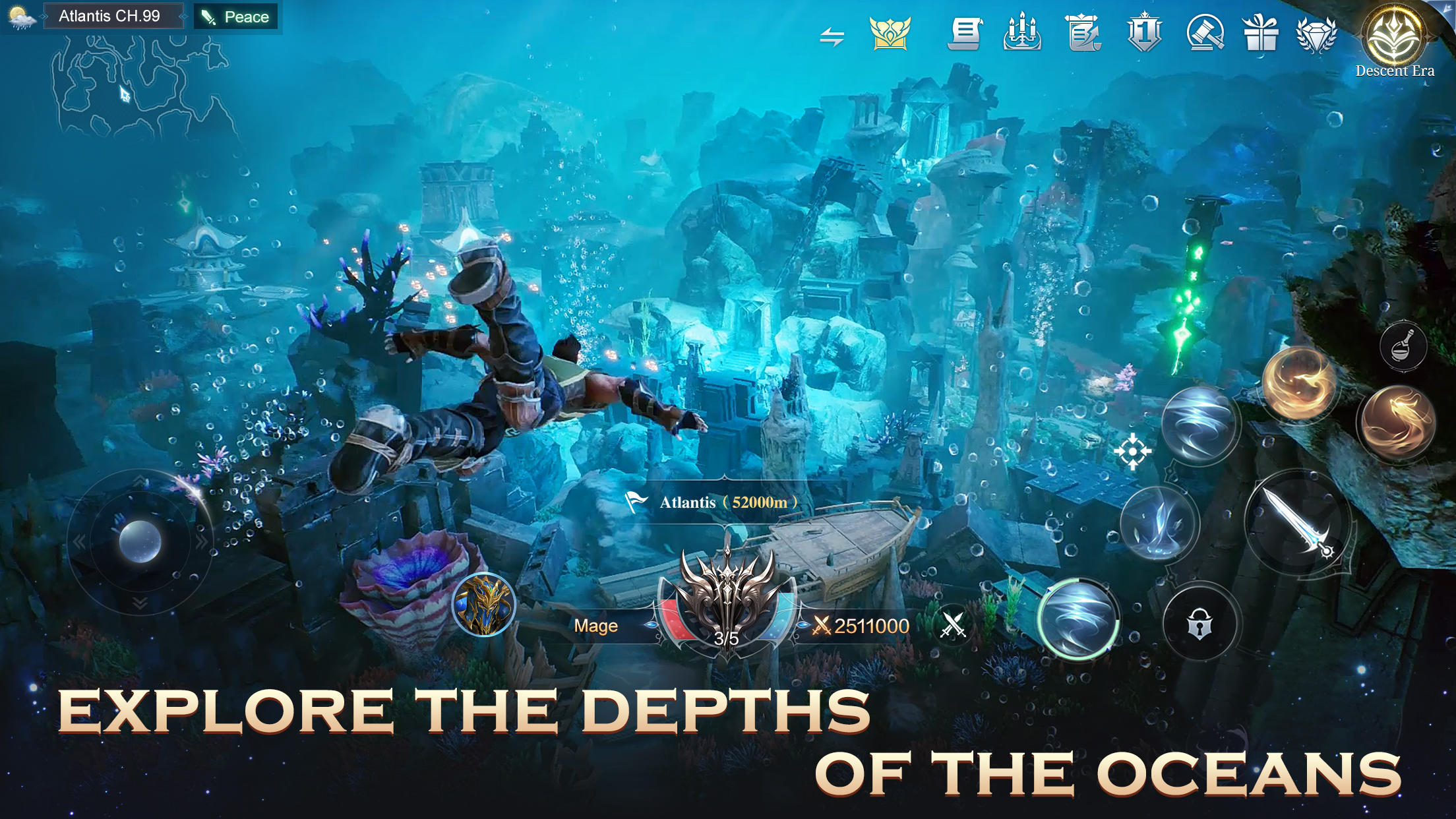Toggle the Peace mode indicator
Screen dimensions: 1456x819
coord(236,16)
